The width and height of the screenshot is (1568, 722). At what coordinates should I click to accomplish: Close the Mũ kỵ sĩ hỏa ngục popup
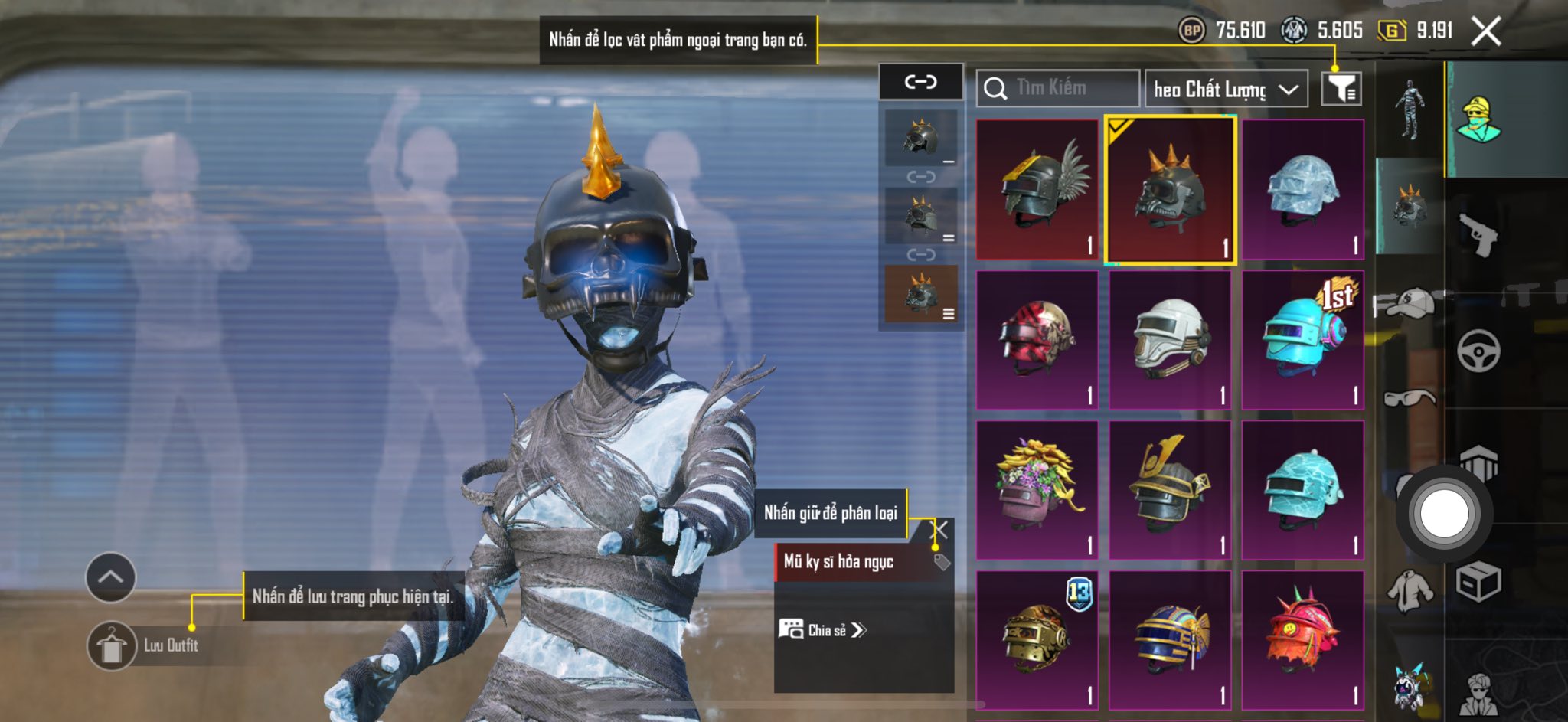tap(941, 529)
